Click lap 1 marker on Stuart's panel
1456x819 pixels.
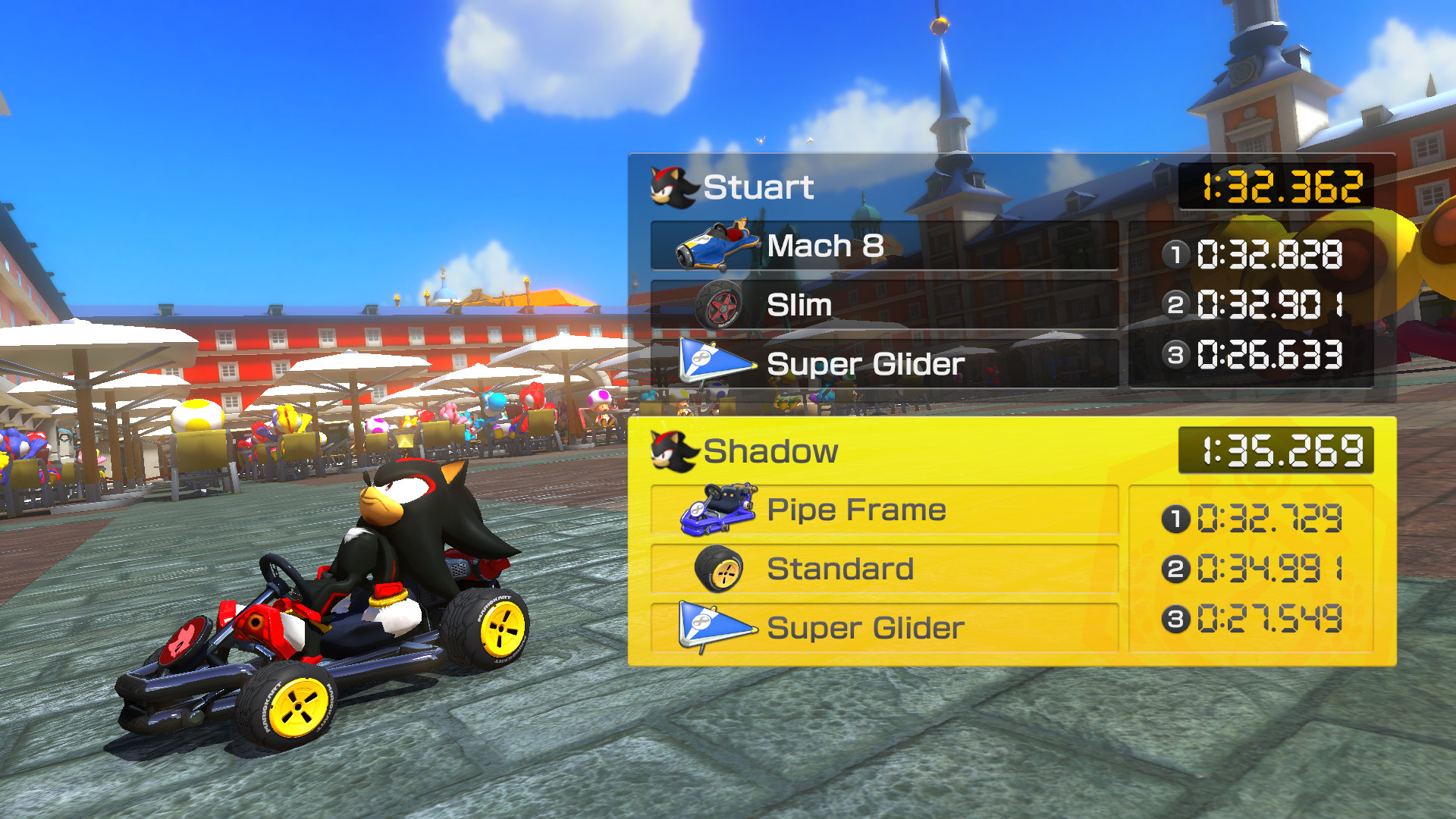click(x=1175, y=256)
